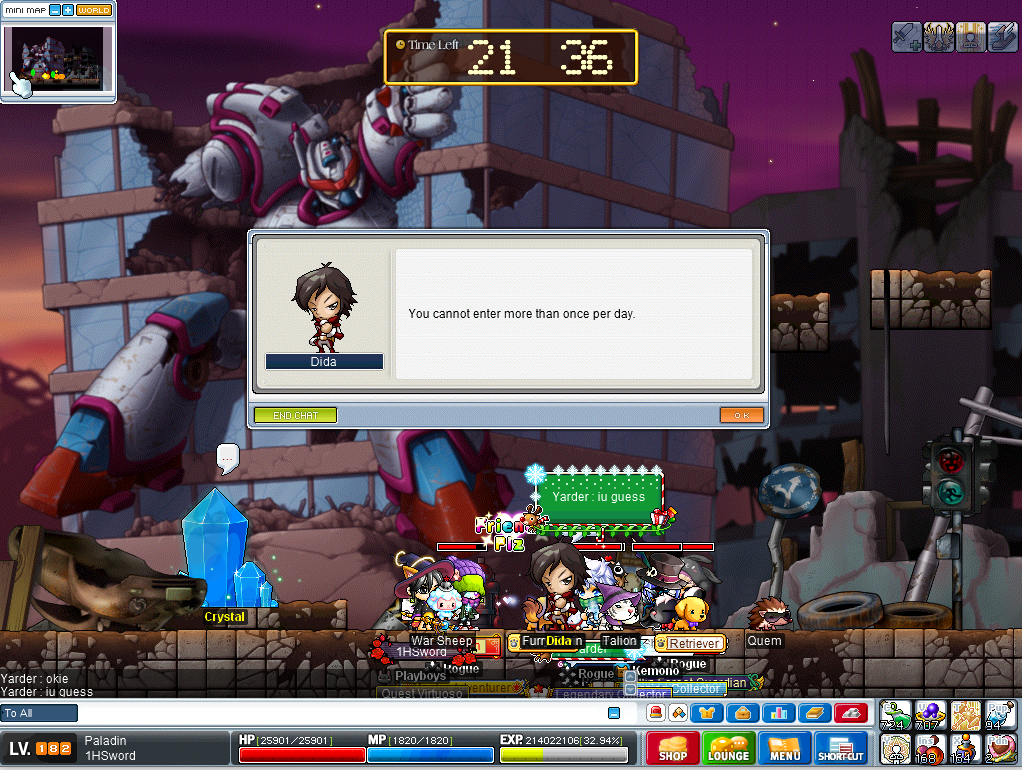Open the Short-Cut panel
This screenshot has height=770, width=1022.
point(841,749)
